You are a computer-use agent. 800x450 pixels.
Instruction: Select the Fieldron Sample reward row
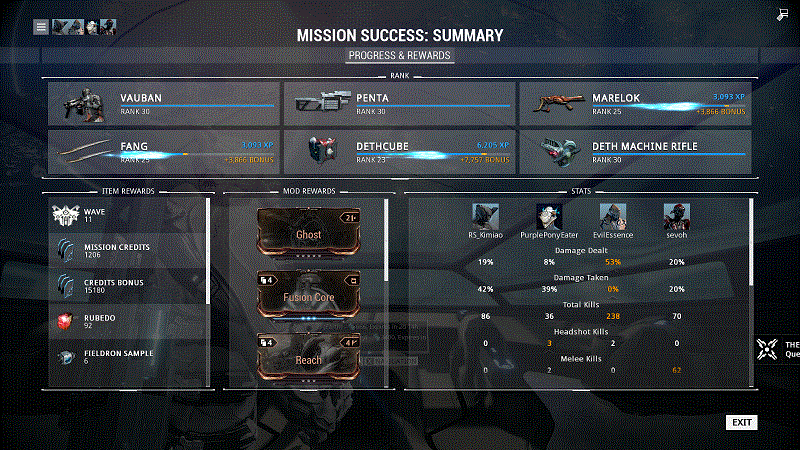127,357
